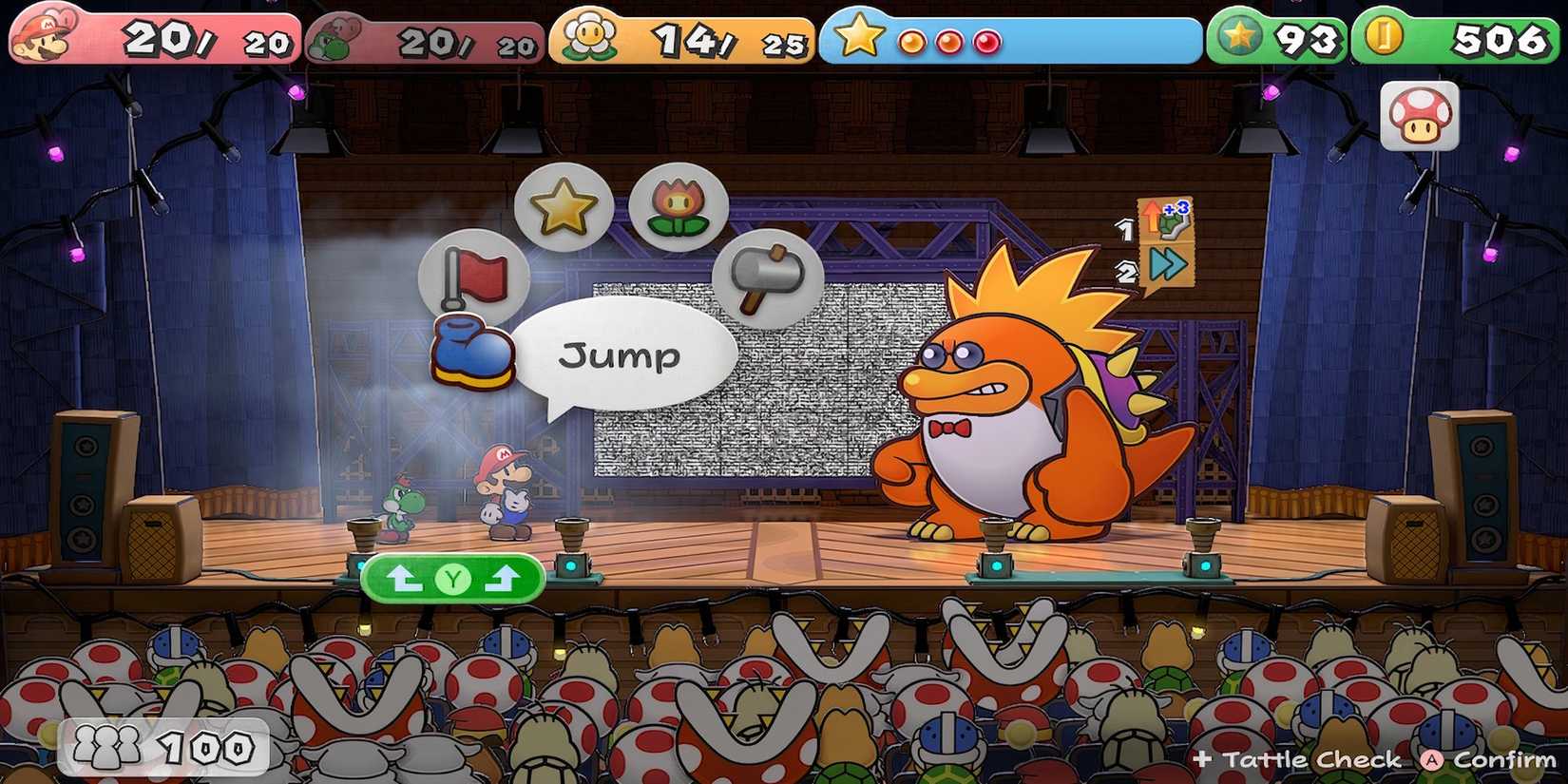The width and height of the screenshot is (1568, 784).
Task: Select the Fire Flower items icon
Action: (x=679, y=206)
